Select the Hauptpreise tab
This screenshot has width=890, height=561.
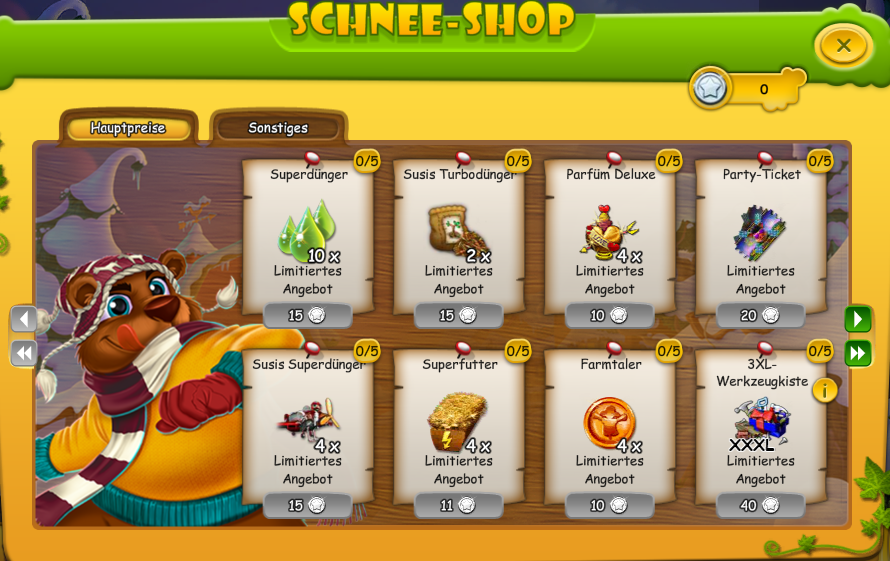[128, 128]
